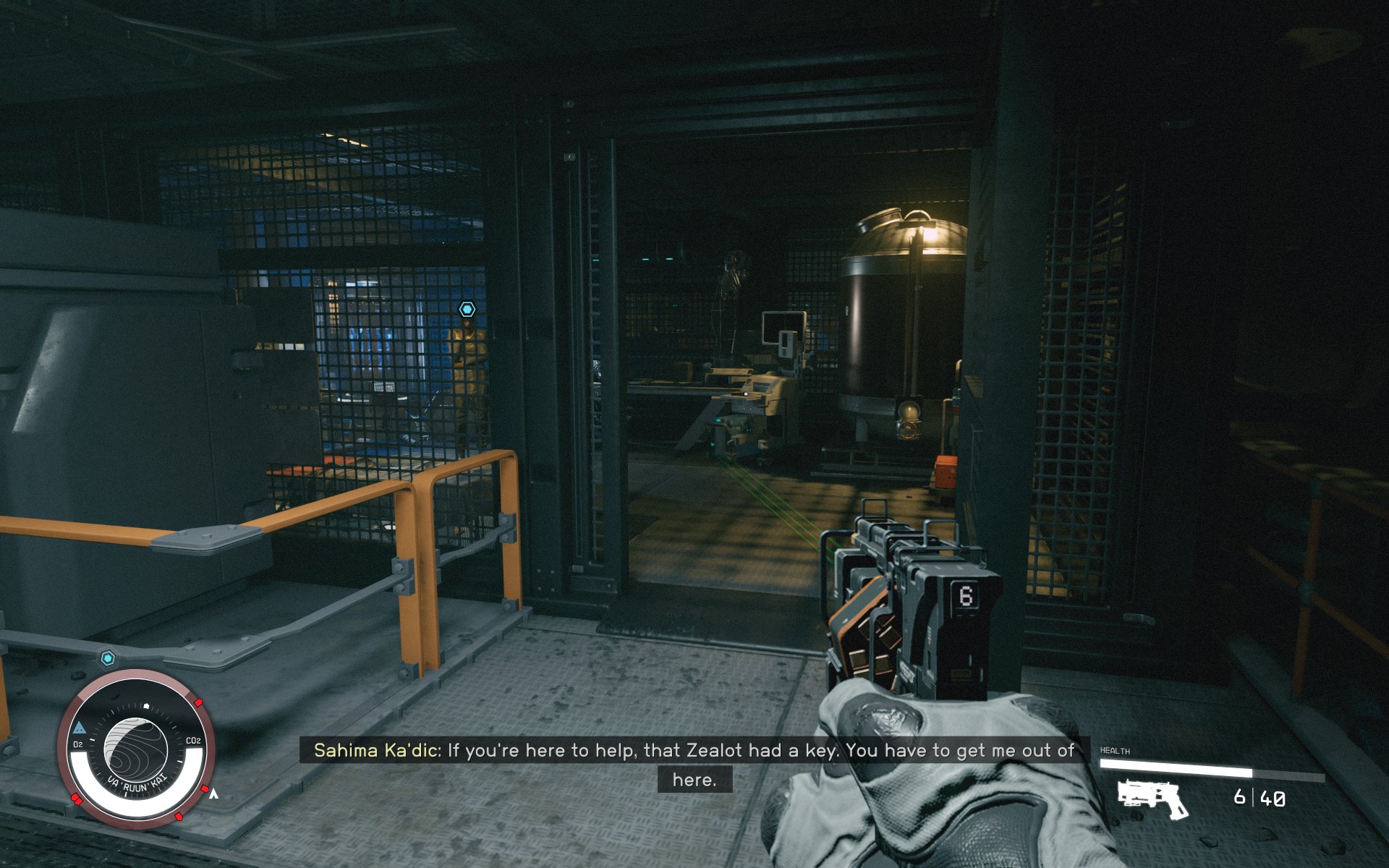This screenshot has height=868, width=1389.
Task: Click the red marker on the compass's upper-right ring
Action: [198, 702]
